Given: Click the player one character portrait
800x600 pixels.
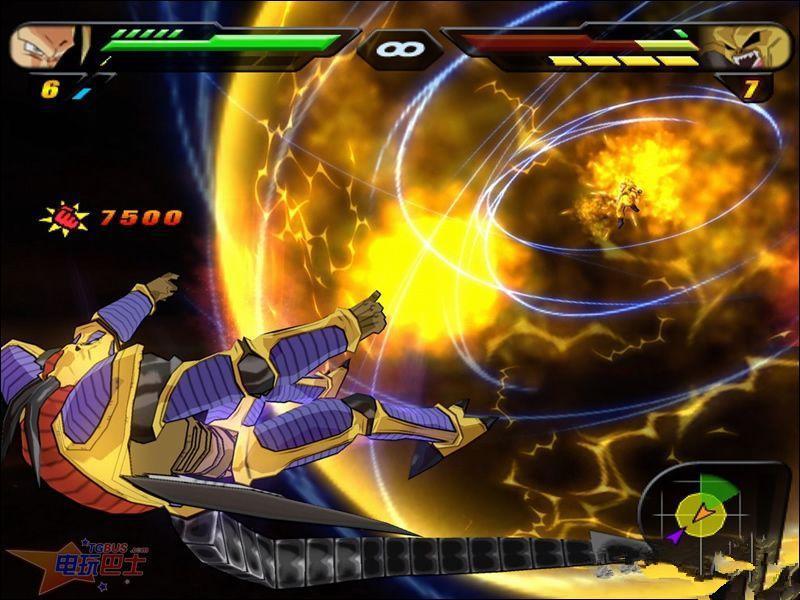Looking at the screenshot, I should tap(47, 45).
